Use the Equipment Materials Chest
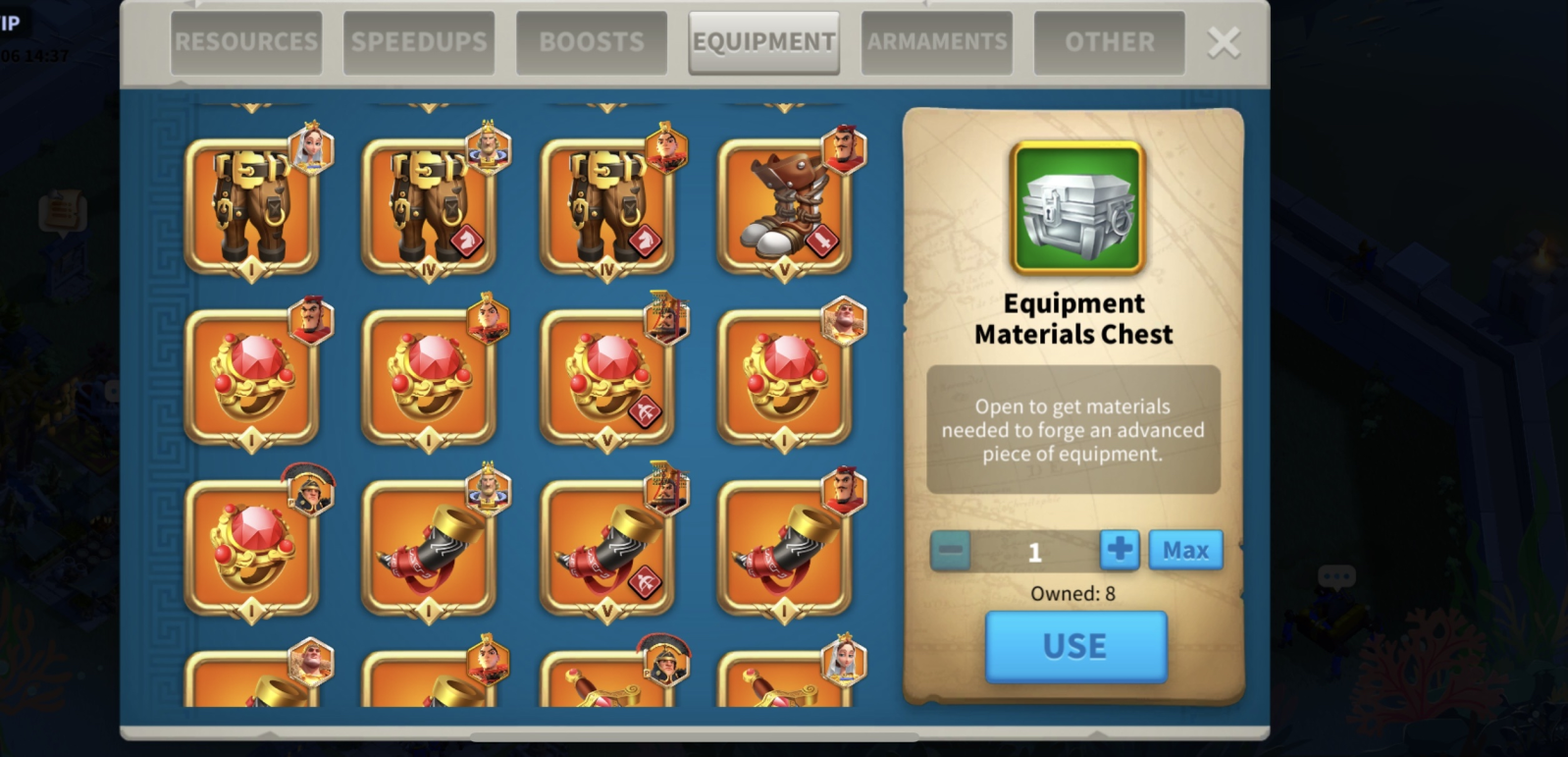Viewport: 1568px width, 757px height. 1075,646
